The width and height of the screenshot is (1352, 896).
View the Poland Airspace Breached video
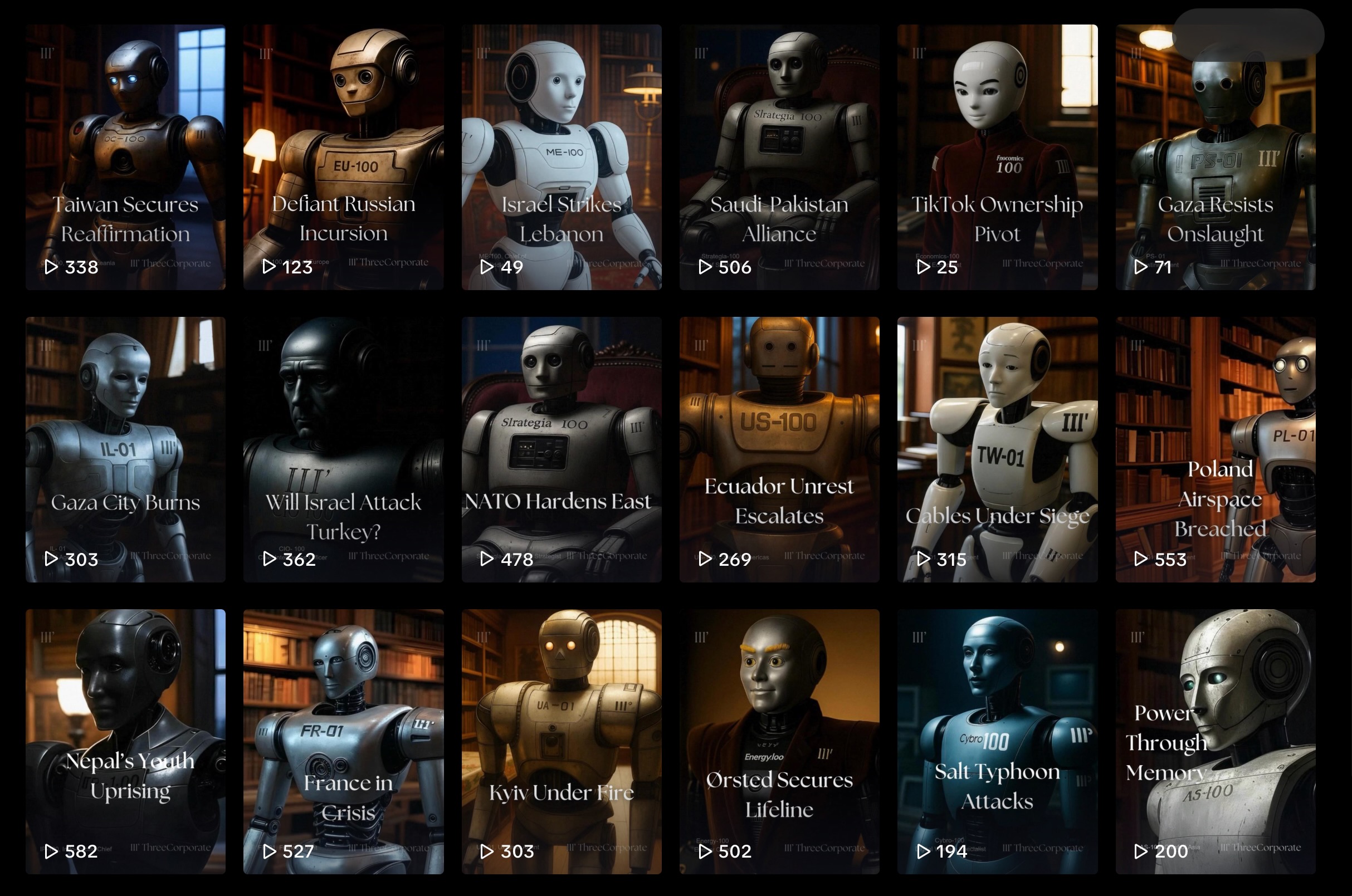pyautogui.click(x=1215, y=449)
